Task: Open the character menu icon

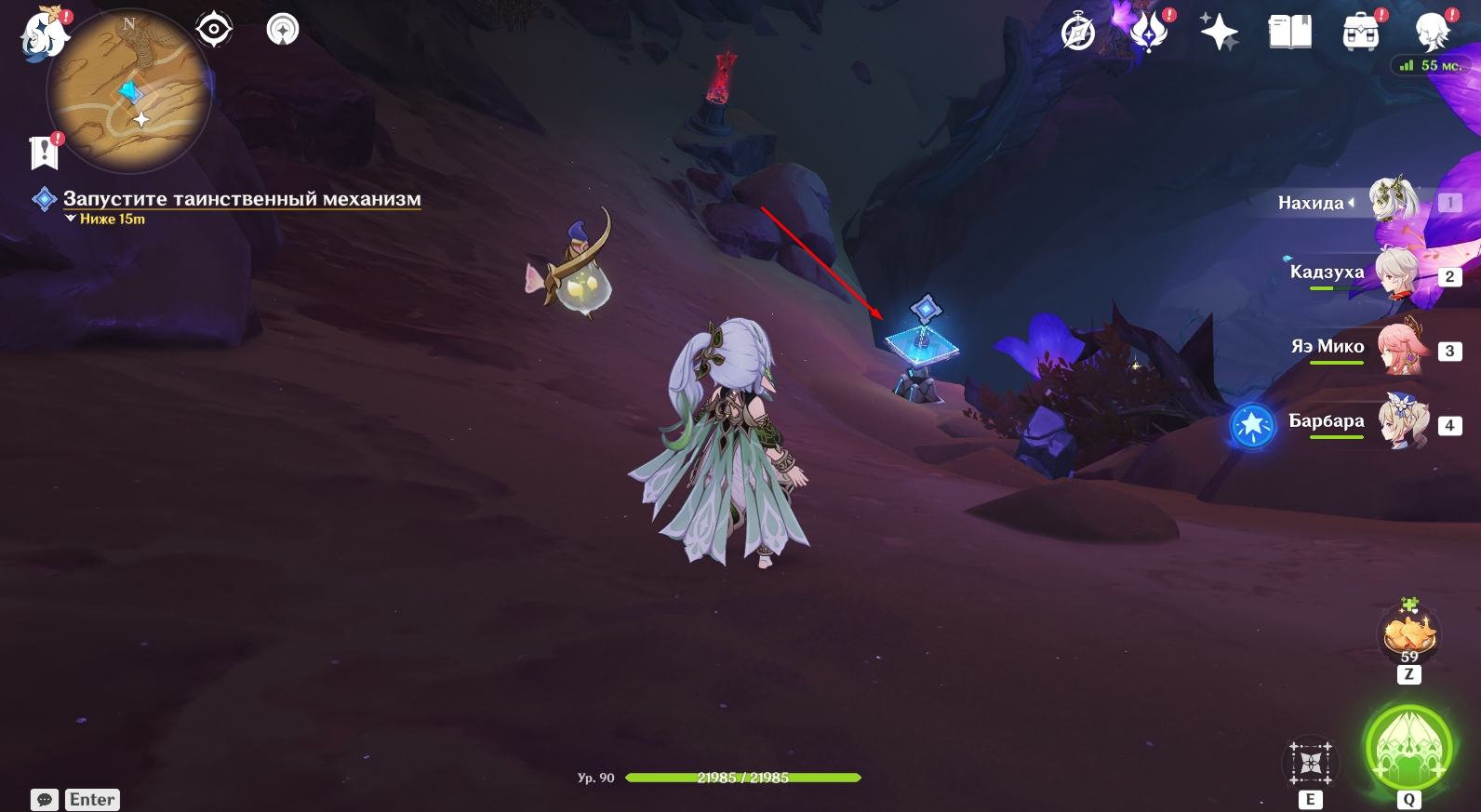Action: click(1431, 33)
